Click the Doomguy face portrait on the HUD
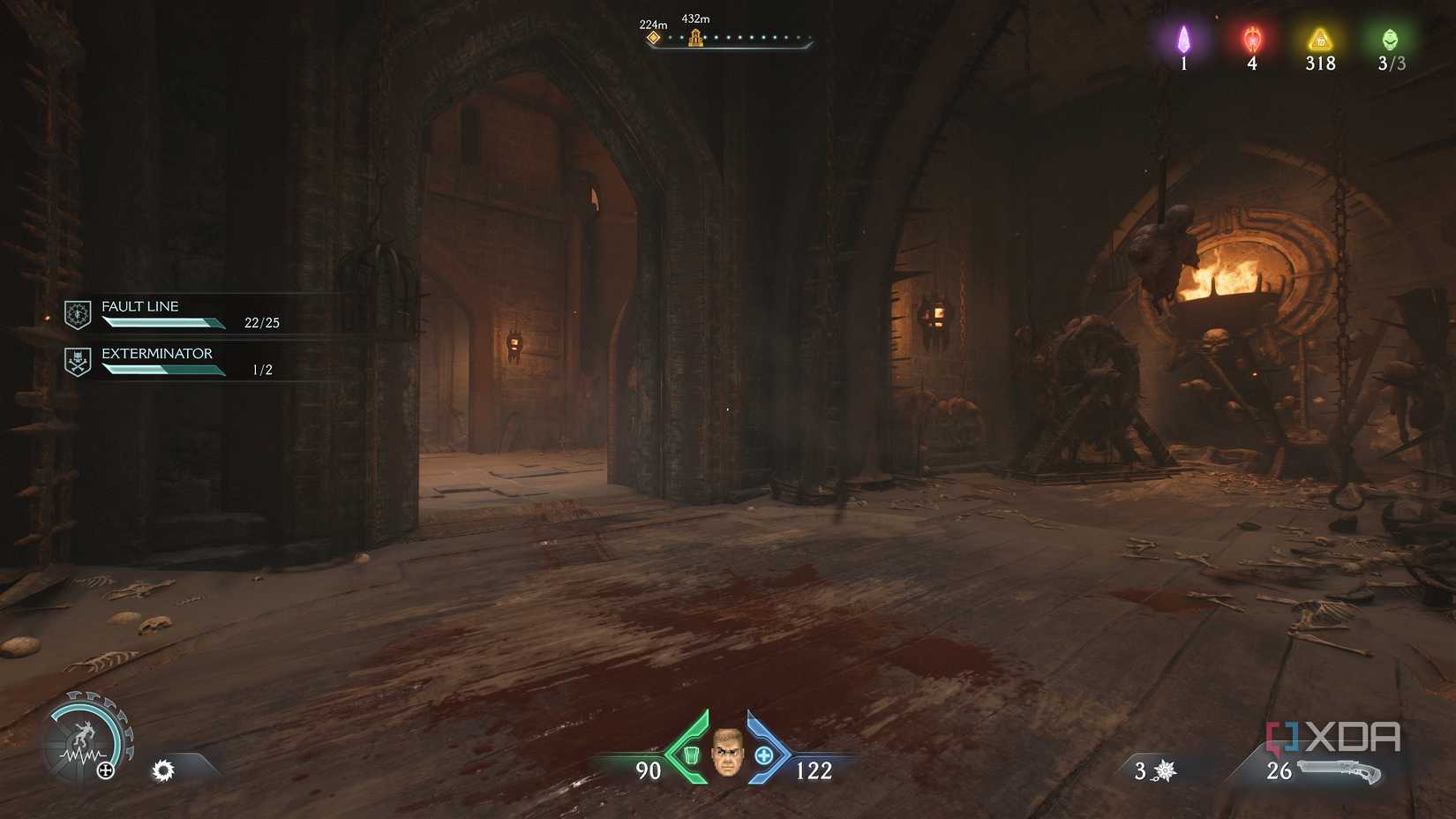 click(729, 755)
